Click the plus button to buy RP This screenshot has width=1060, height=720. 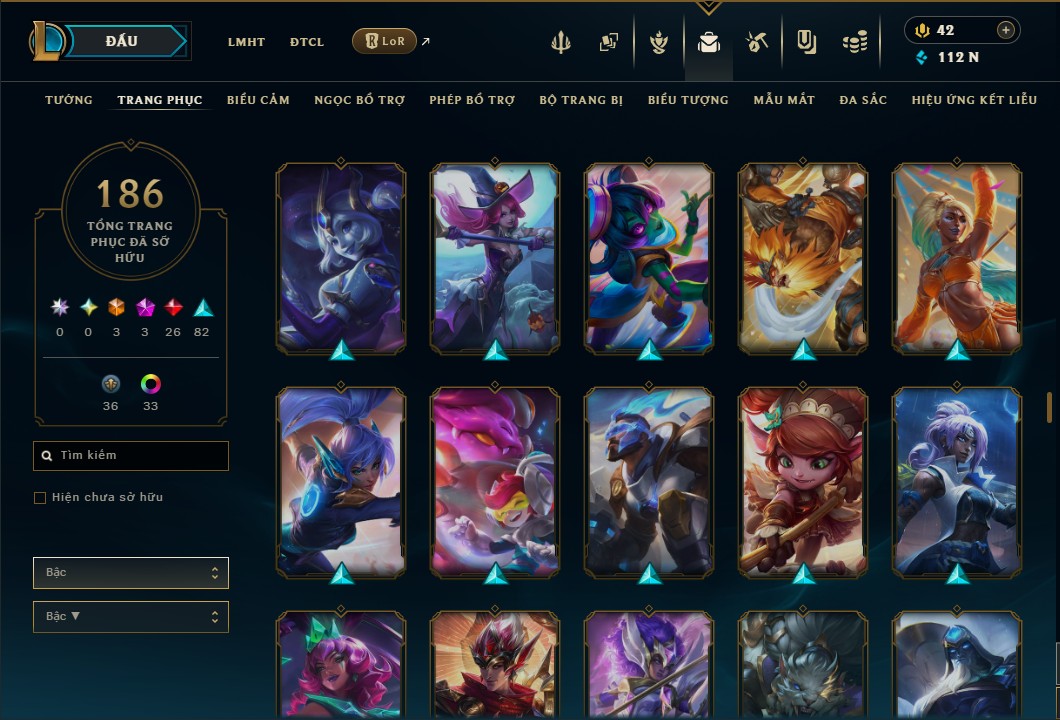1005,30
